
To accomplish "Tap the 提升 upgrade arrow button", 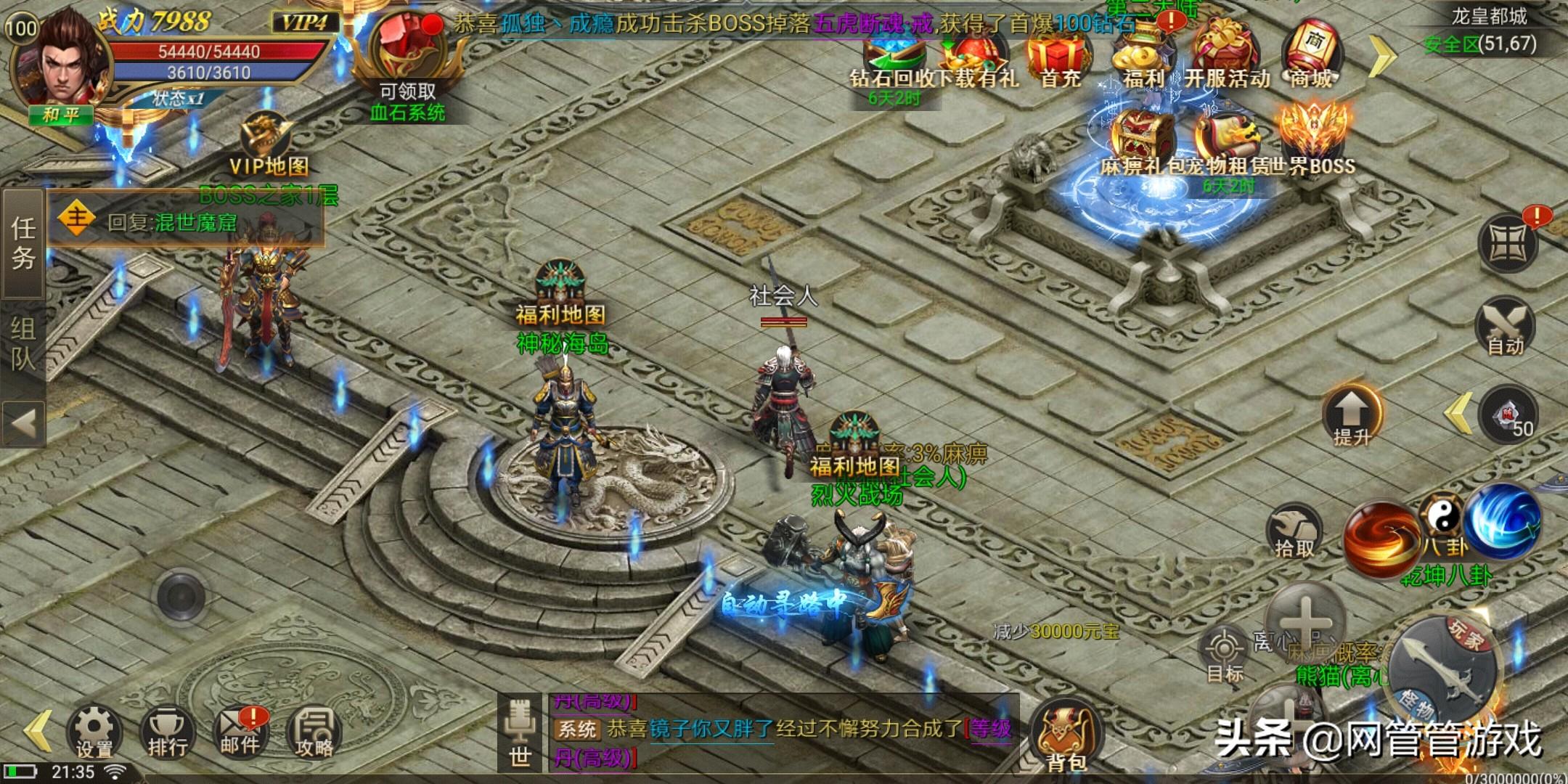I will 1352,415.
